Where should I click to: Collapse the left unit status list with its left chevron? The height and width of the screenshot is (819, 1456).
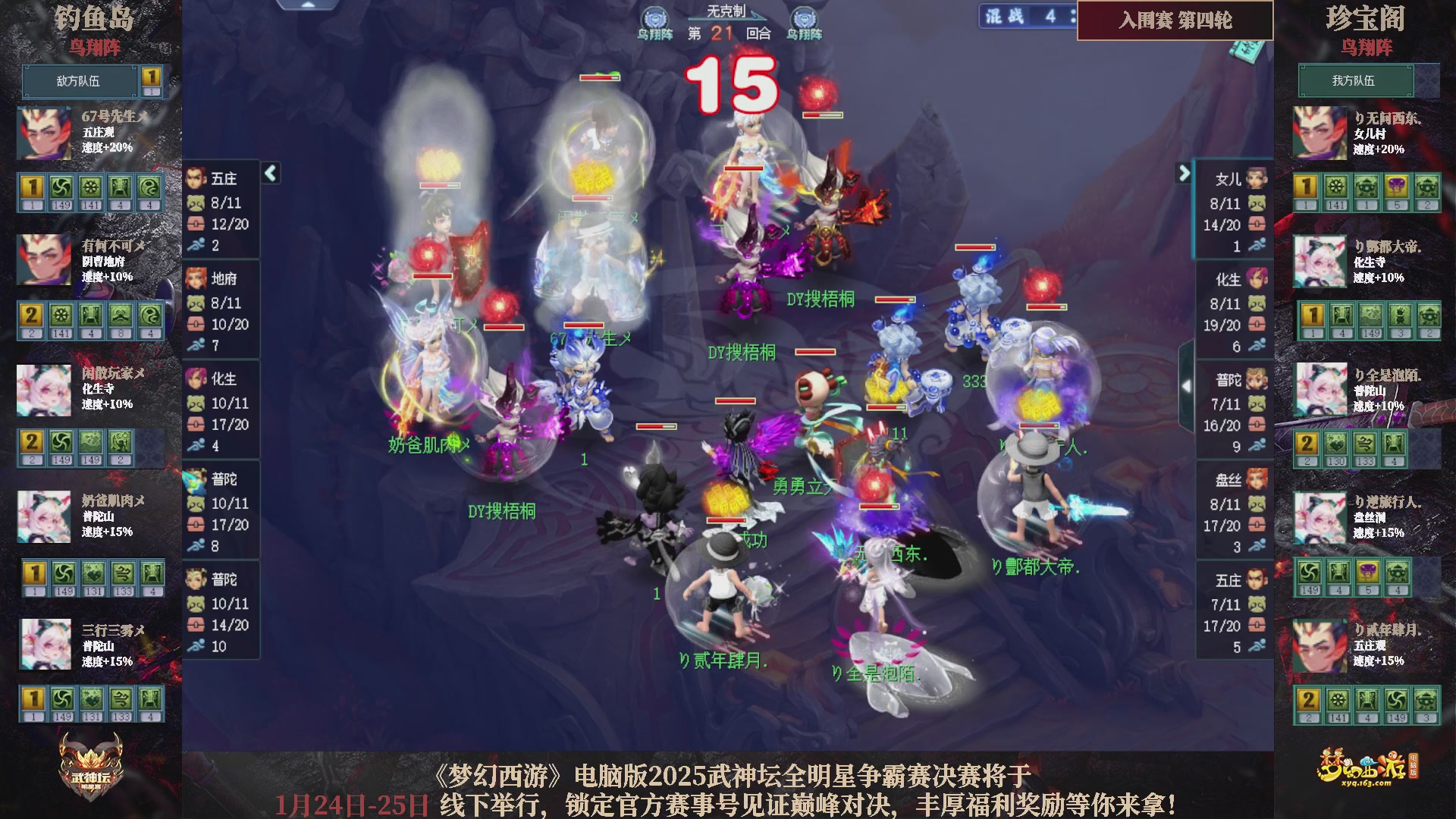269,173
